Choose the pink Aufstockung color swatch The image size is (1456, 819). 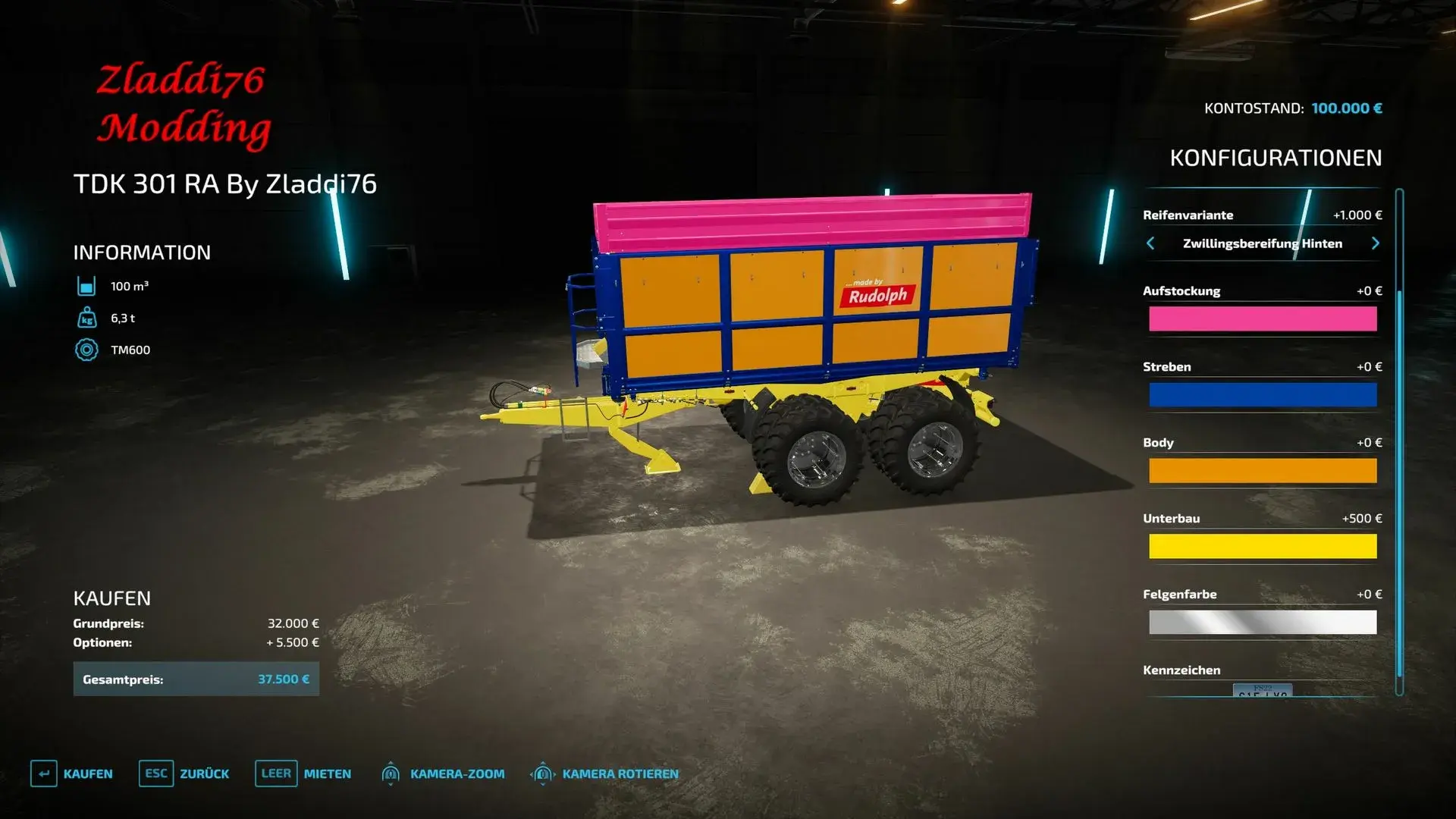1263,319
